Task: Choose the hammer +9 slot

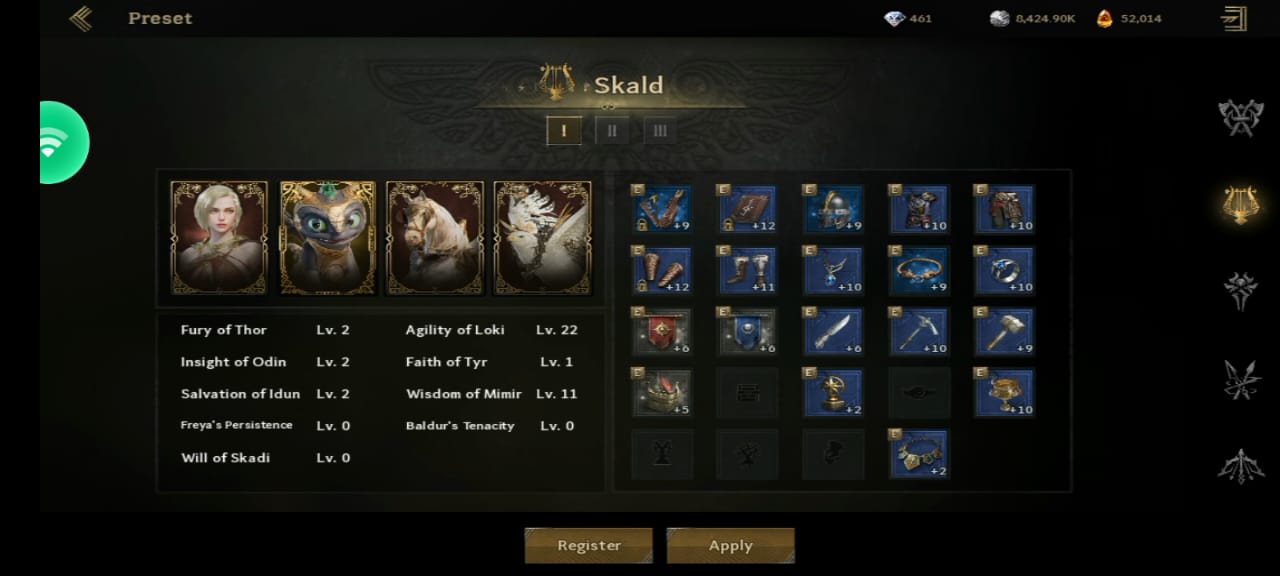Action: pyautogui.click(x=1004, y=331)
